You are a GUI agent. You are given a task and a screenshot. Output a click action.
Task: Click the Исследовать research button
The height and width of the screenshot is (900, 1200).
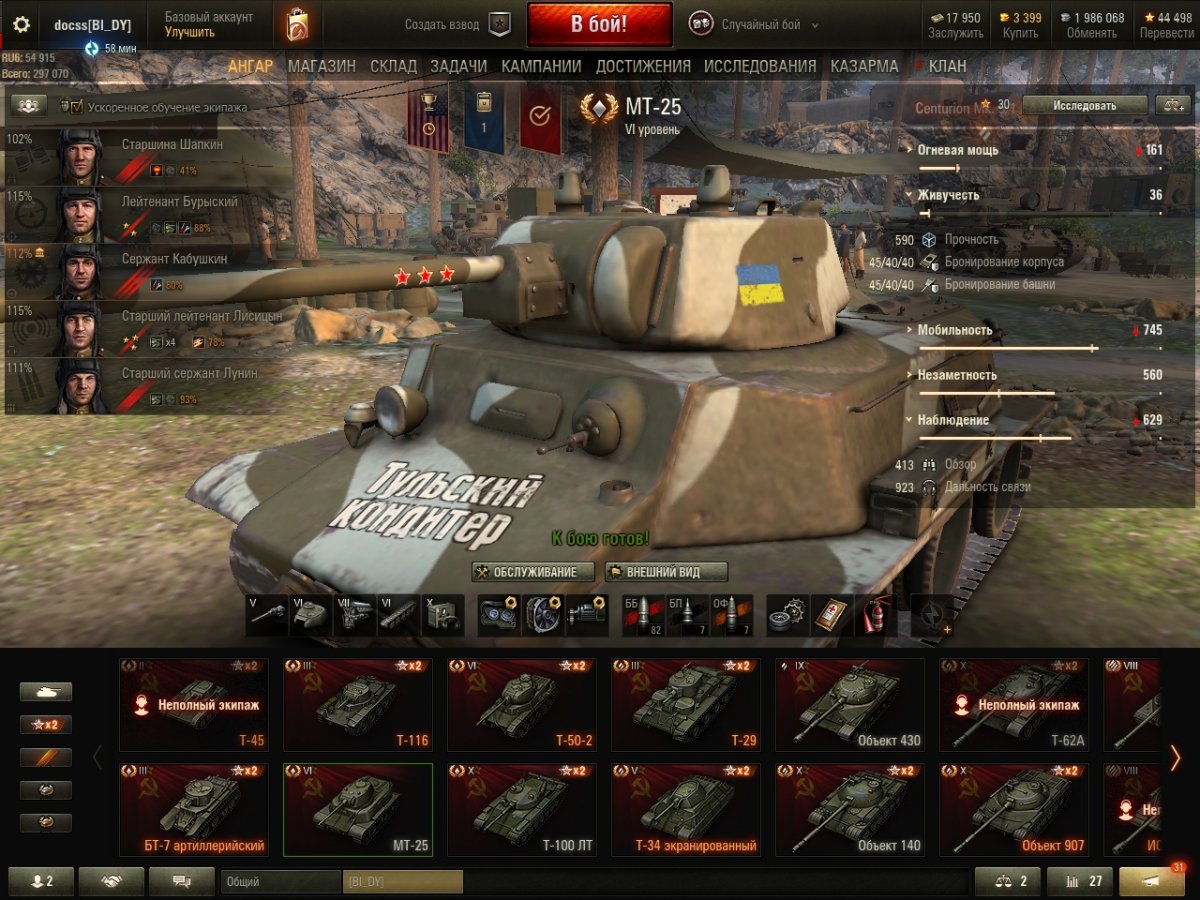(1084, 105)
